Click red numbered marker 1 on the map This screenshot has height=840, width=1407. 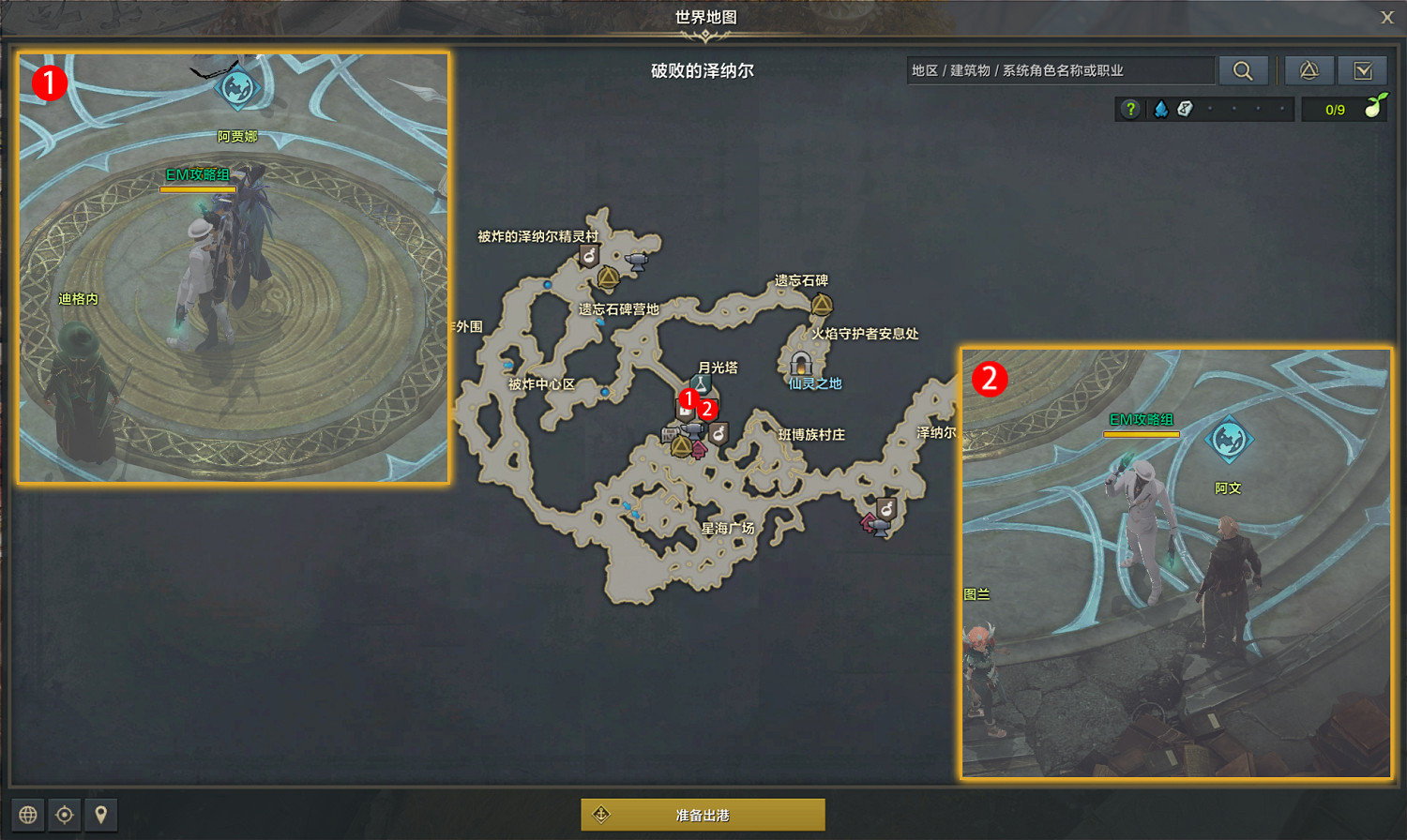[x=688, y=398]
